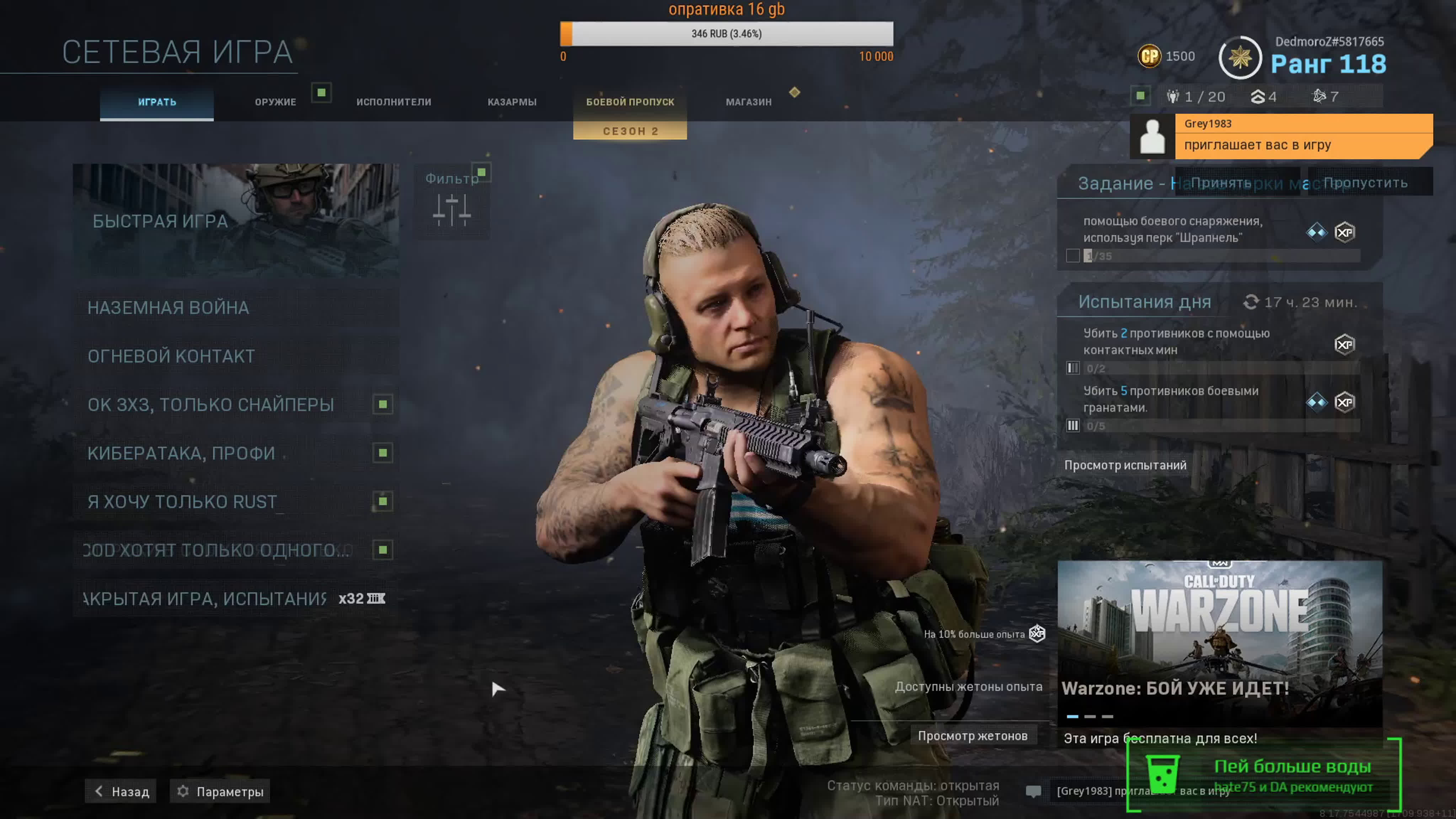The width and height of the screenshot is (1456, 819).
Task: Go back with the Назад button
Action: [x=122, y=791]
